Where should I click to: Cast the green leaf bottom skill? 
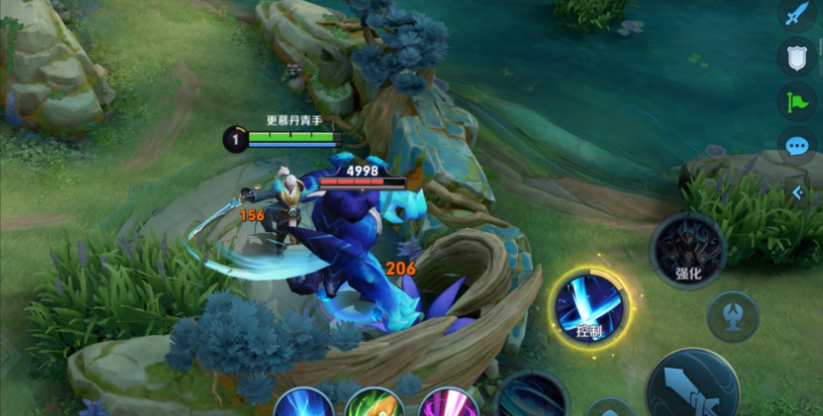point(375,404)
